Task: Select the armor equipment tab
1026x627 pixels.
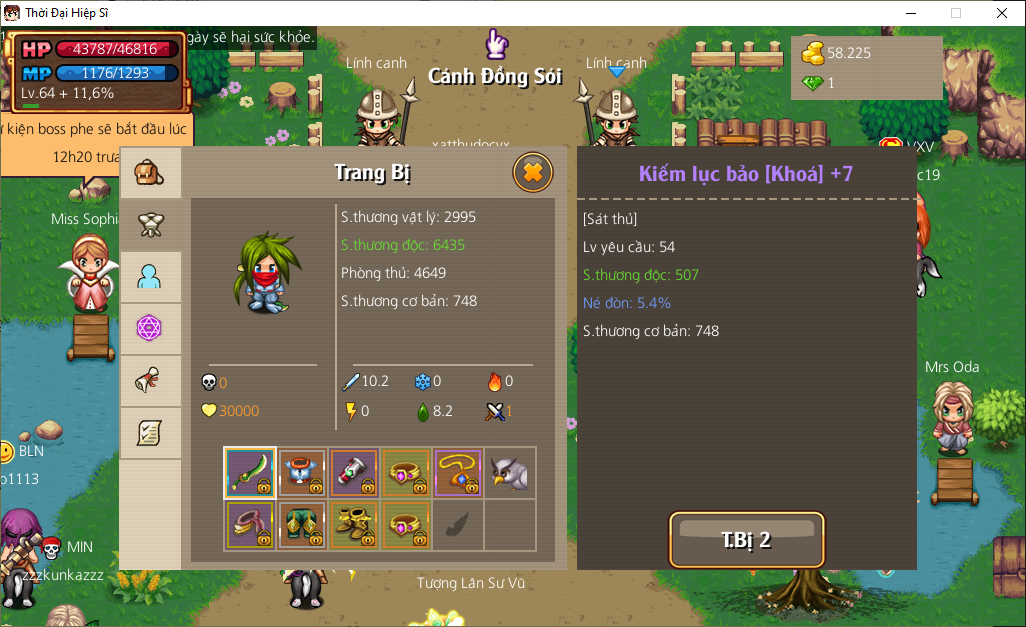Action: [x=150, y=225]
